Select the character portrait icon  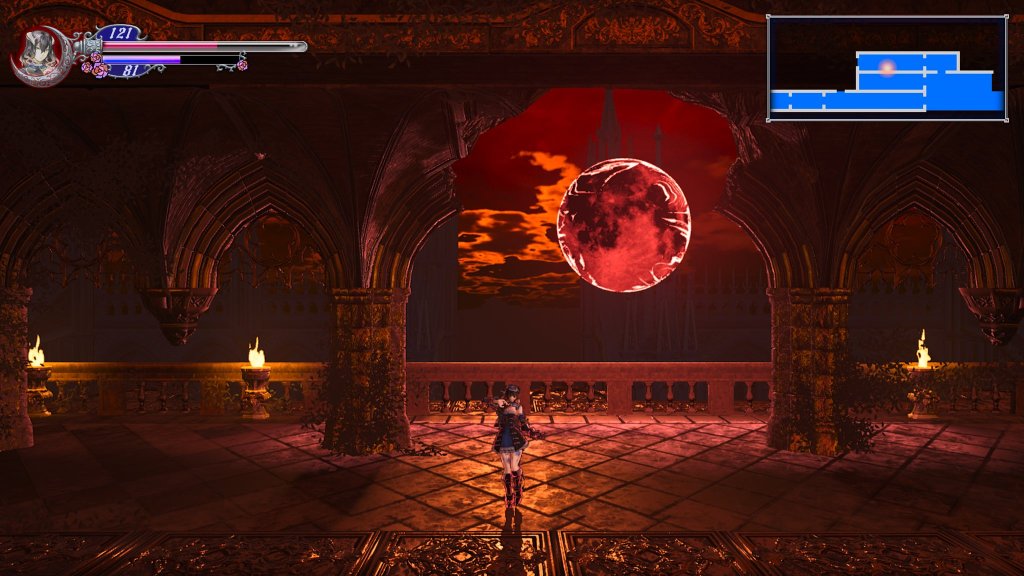pyautogui.click(x=39, y=53)
